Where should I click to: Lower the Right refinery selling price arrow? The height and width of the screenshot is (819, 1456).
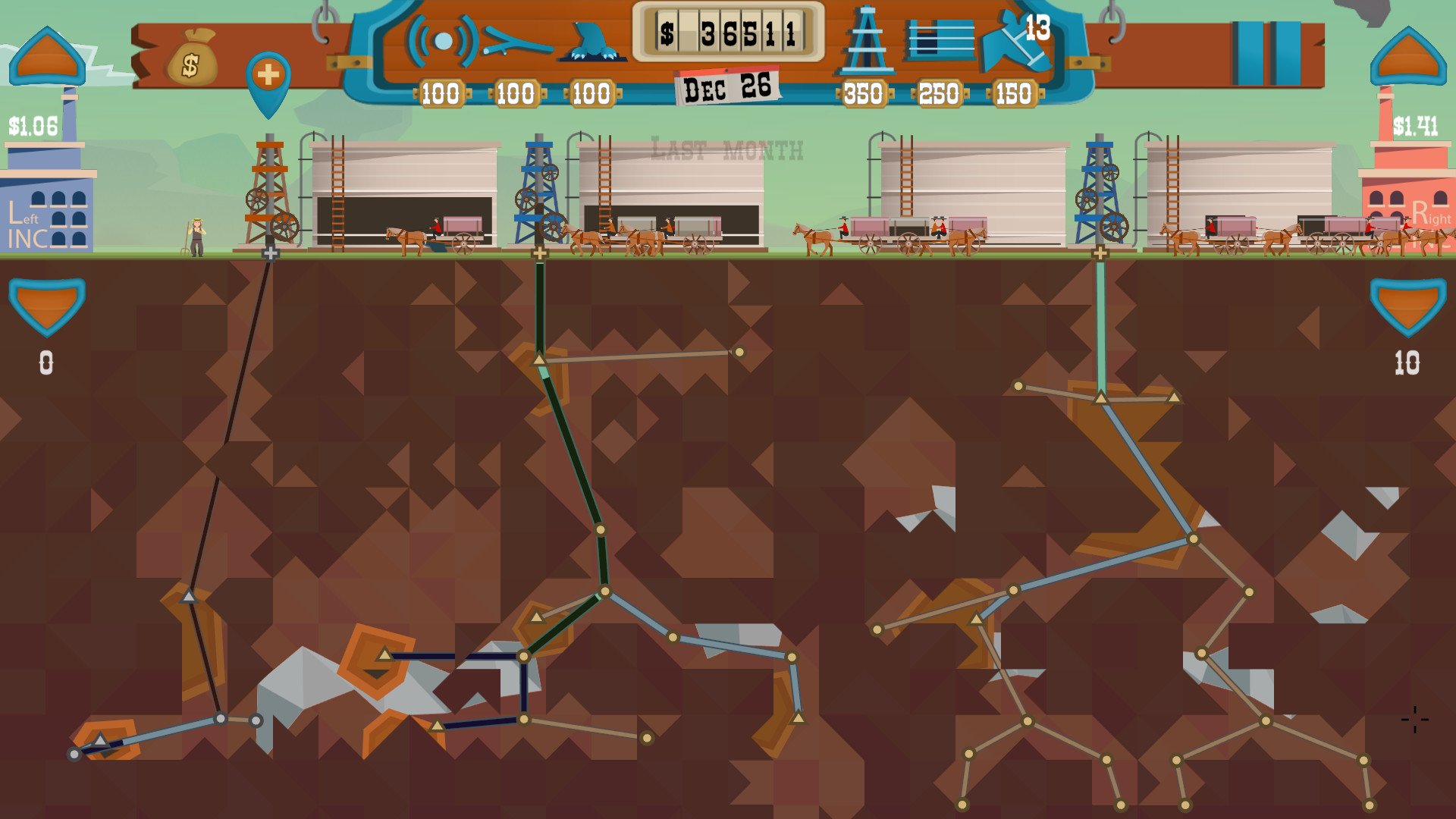1408,303
